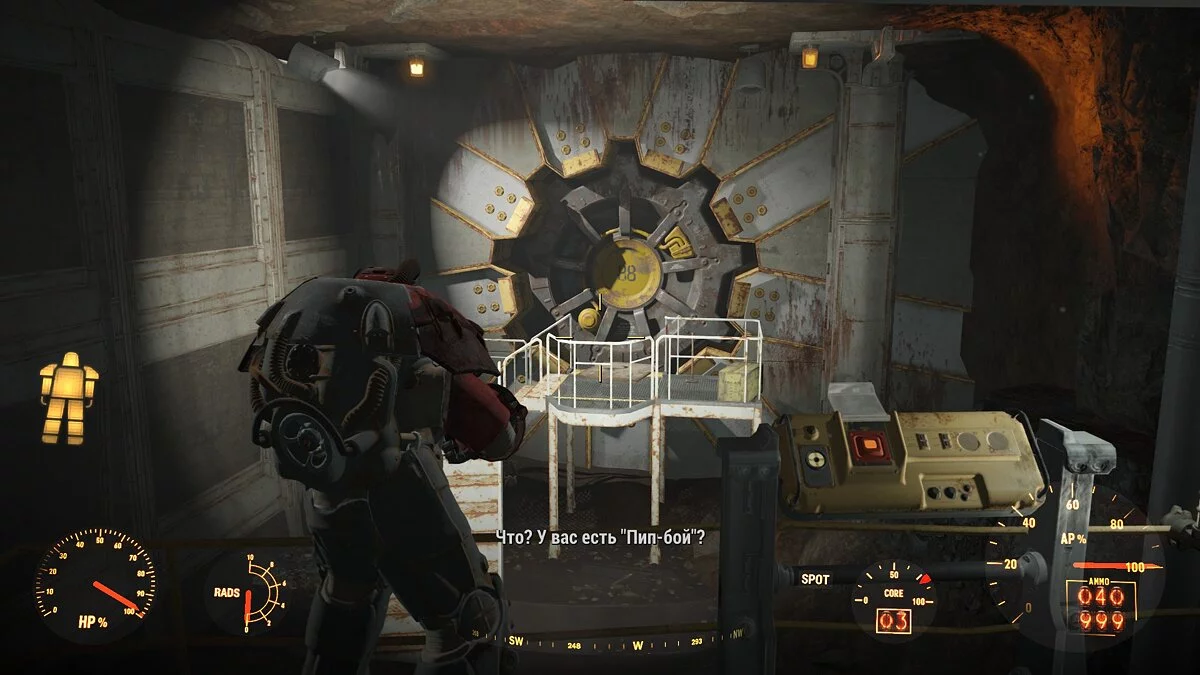Click the yellow power armor status icon

pyautogui.click(x=68, y=398)
